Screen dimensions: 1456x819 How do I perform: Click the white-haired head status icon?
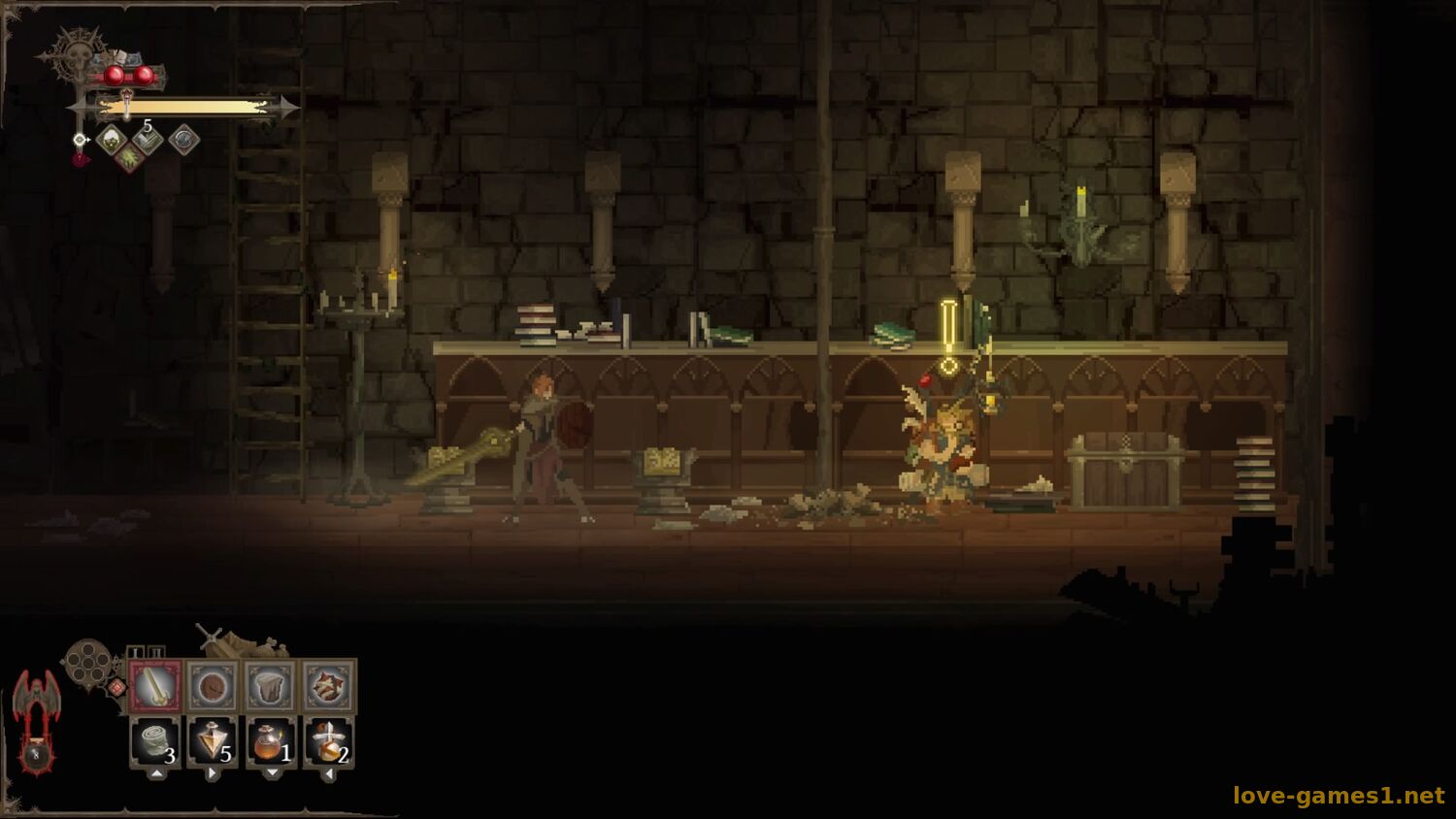pyautogui.click(x=112, y=139)
